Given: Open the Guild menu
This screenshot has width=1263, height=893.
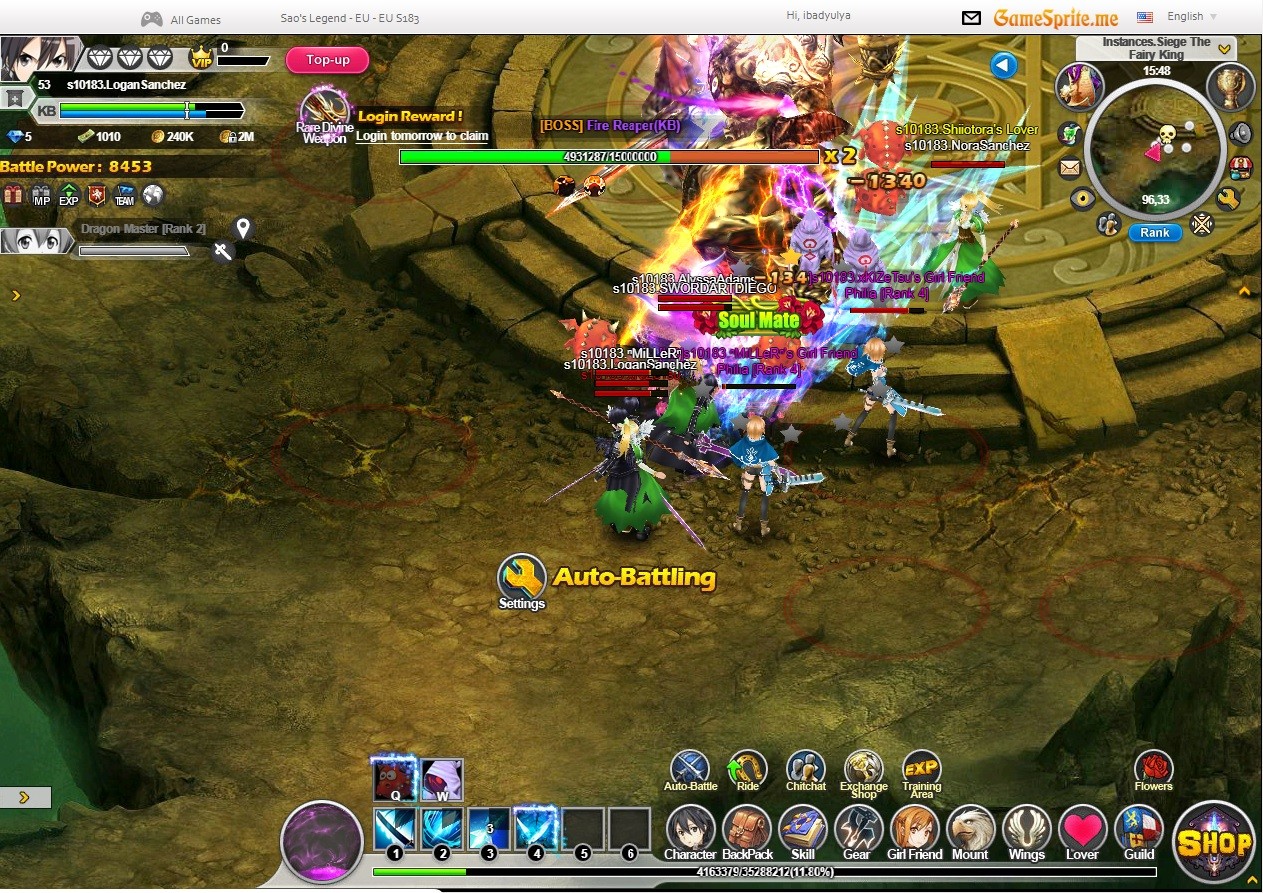Looking at the screenshot, I should (x=1138, y=830).
